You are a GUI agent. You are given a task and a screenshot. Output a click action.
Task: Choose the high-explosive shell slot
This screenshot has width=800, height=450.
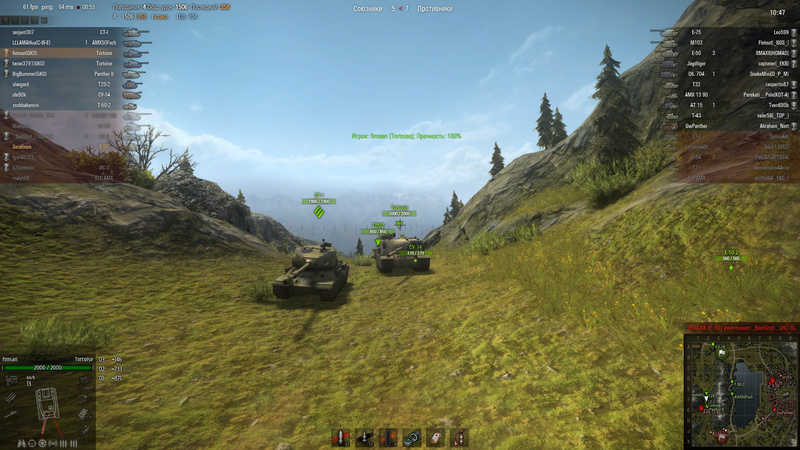coord(387,437)
